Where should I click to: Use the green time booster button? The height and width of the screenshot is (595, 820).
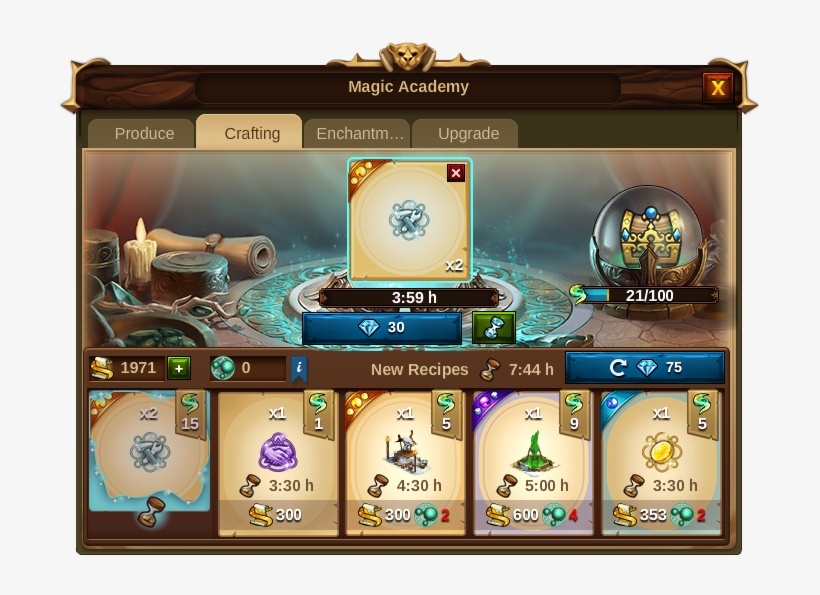pyautogui.click(x=493, y=328)
